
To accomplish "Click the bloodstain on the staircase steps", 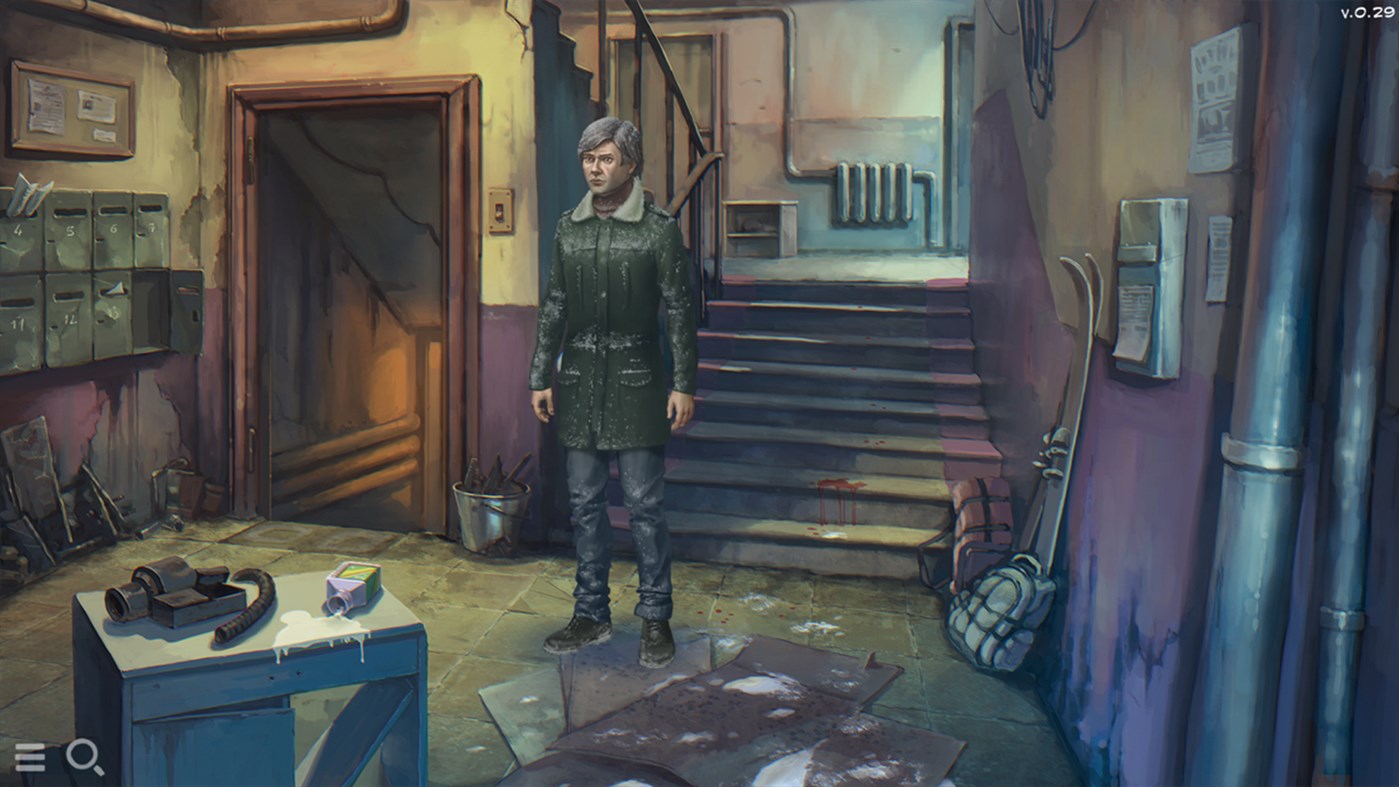I will click(836, 500).
